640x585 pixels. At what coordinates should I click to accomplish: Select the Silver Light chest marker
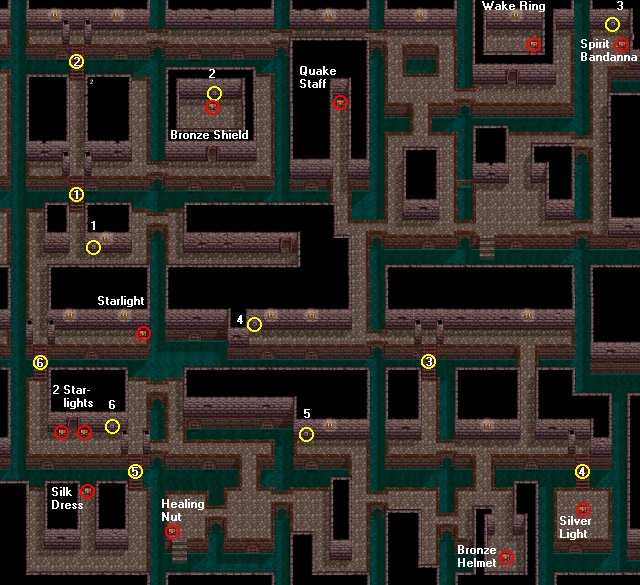tap(583, 508)
